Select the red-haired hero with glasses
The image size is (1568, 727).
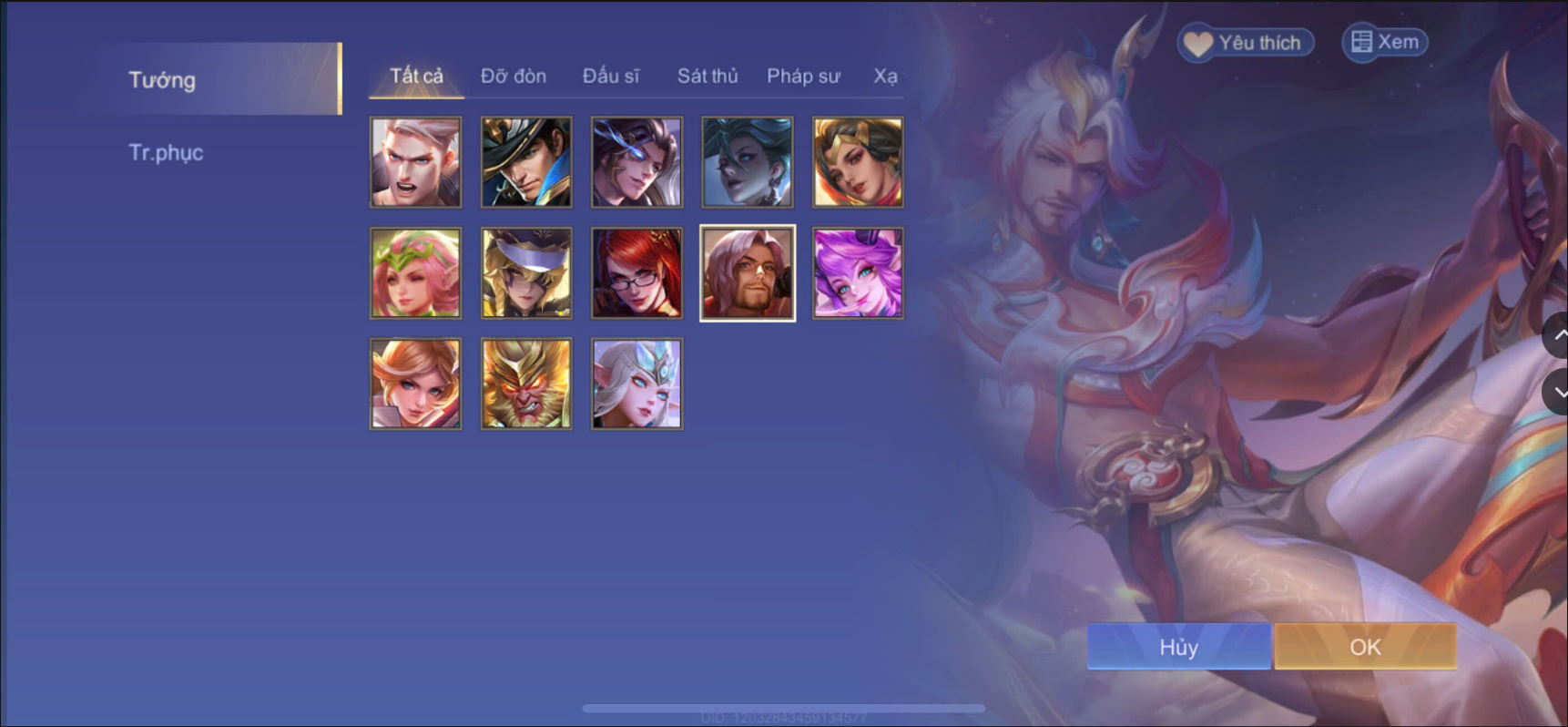[x=636, y=272]
